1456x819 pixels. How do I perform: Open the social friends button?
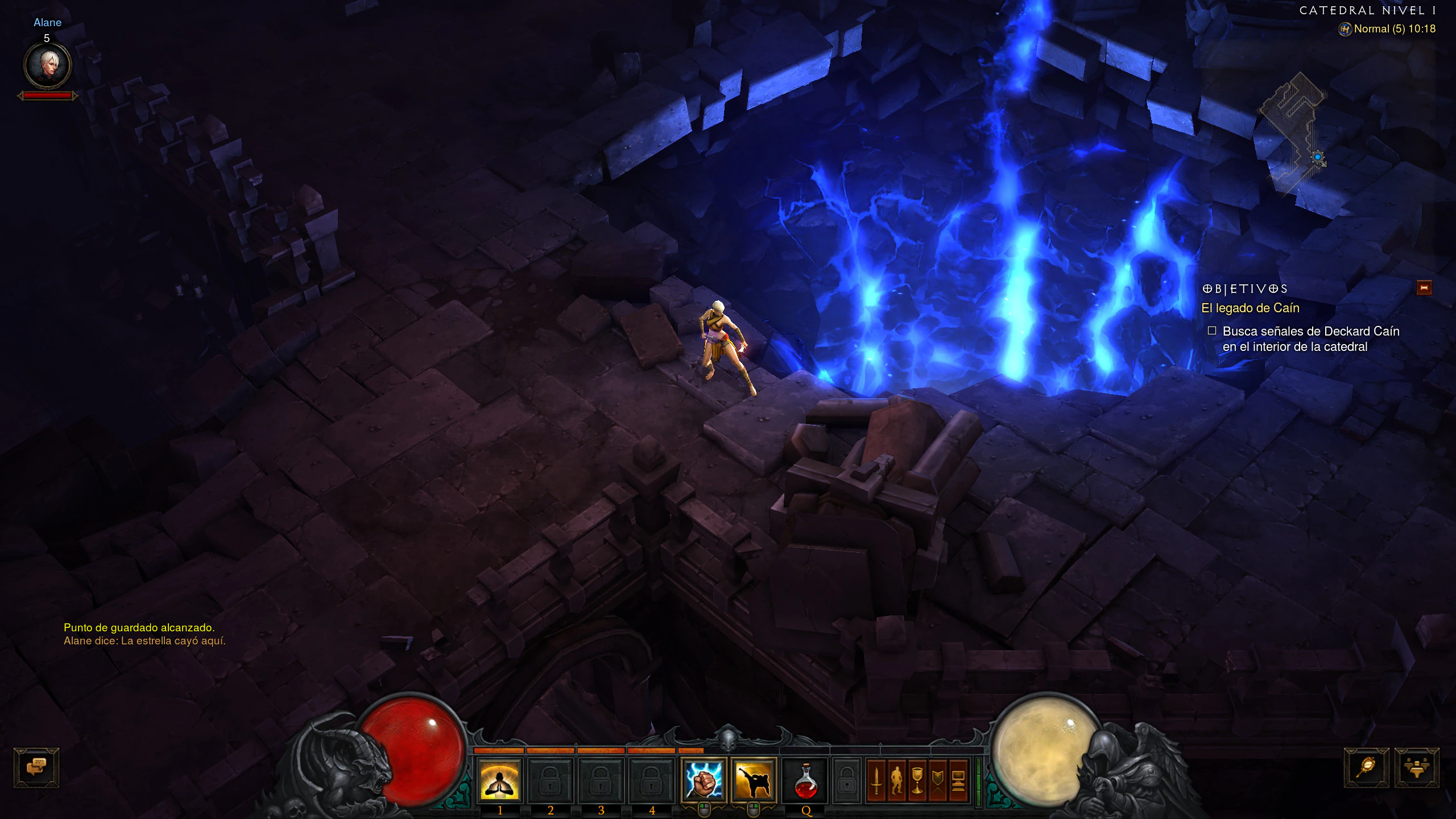pyautogui.click(x=1416, y=767)
